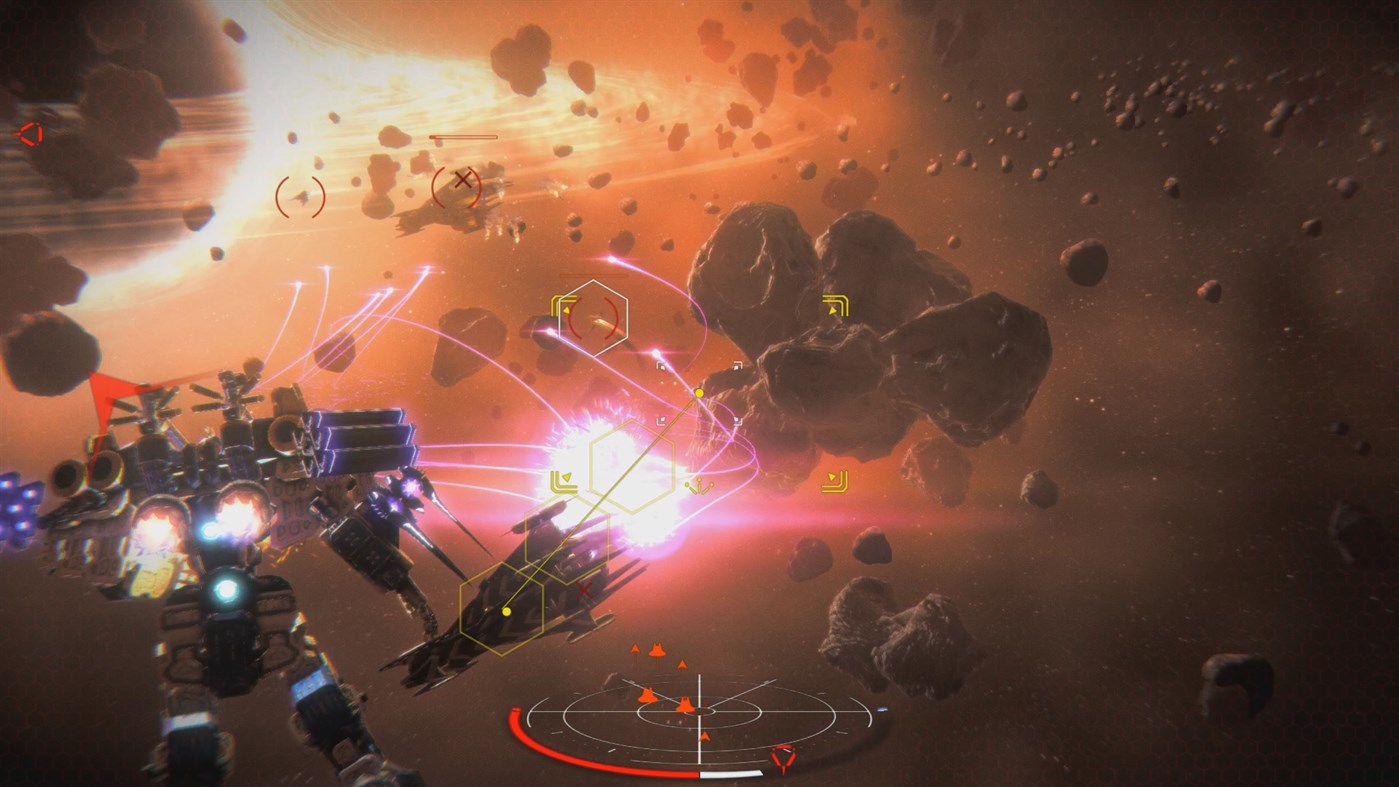Click the enemy health bar near the top-left
1399x787 pixels.
click(x=465, y=135)
